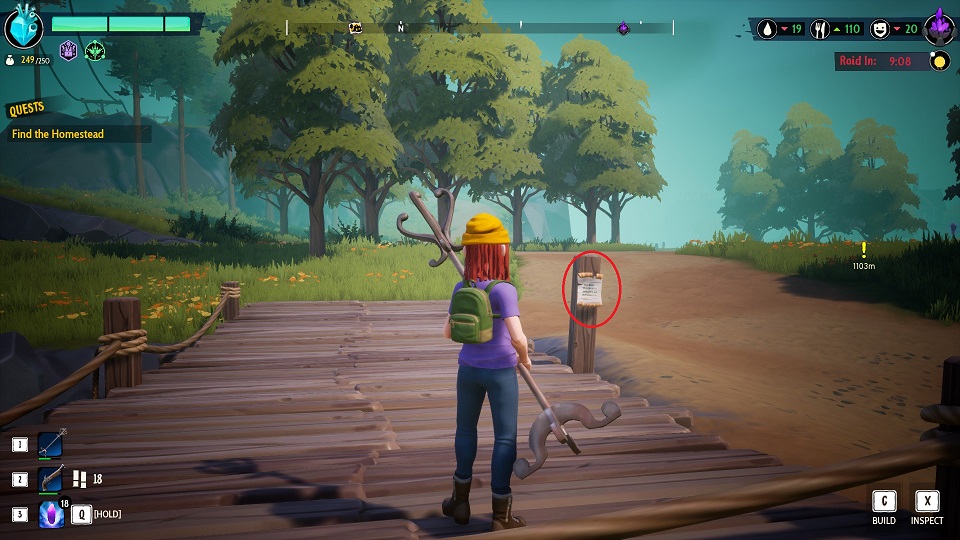The height and width of the screenshot is (540, 960).
Task: Click the water droplet thirst icon
Action: click(767, 29)
